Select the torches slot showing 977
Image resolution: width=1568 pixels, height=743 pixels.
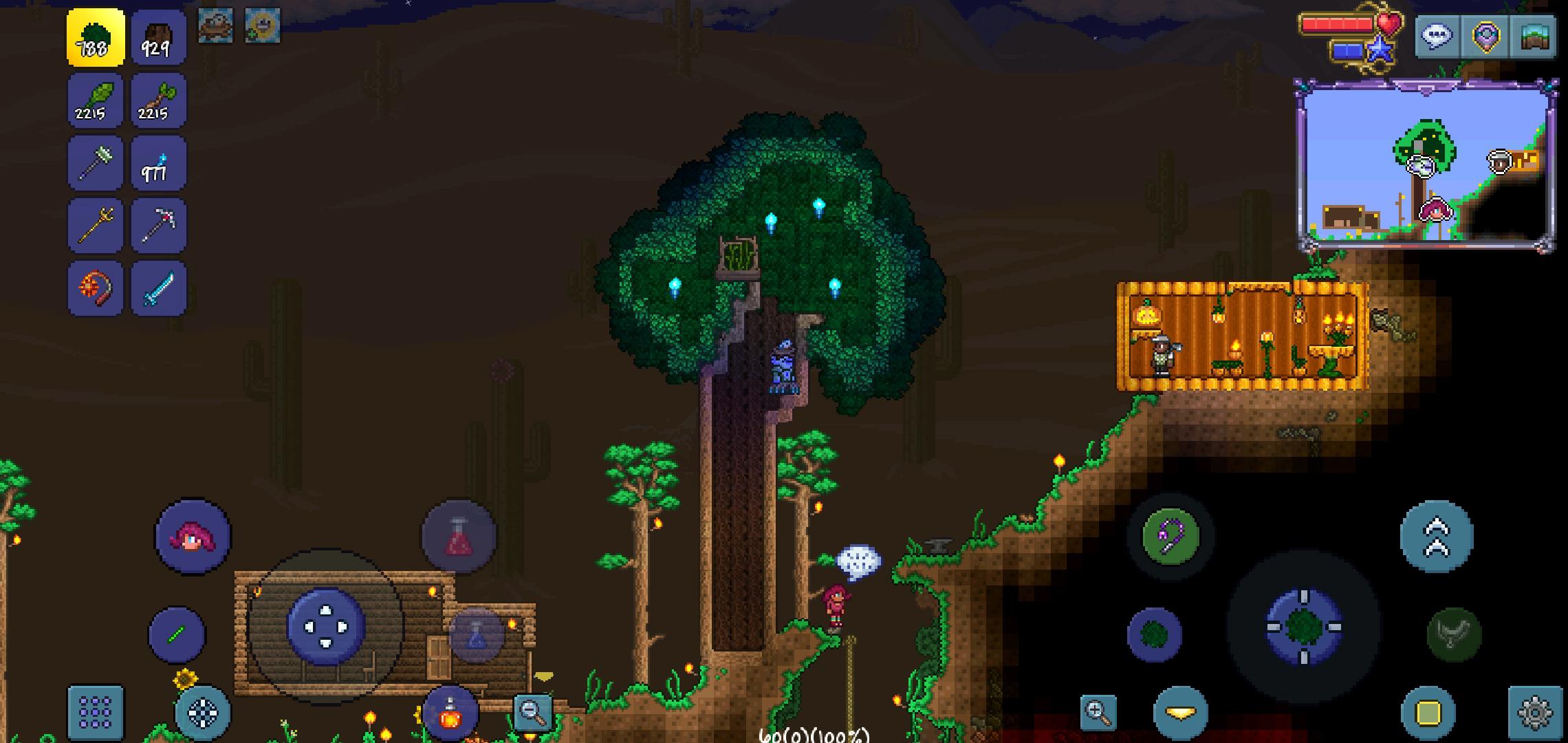157,163
